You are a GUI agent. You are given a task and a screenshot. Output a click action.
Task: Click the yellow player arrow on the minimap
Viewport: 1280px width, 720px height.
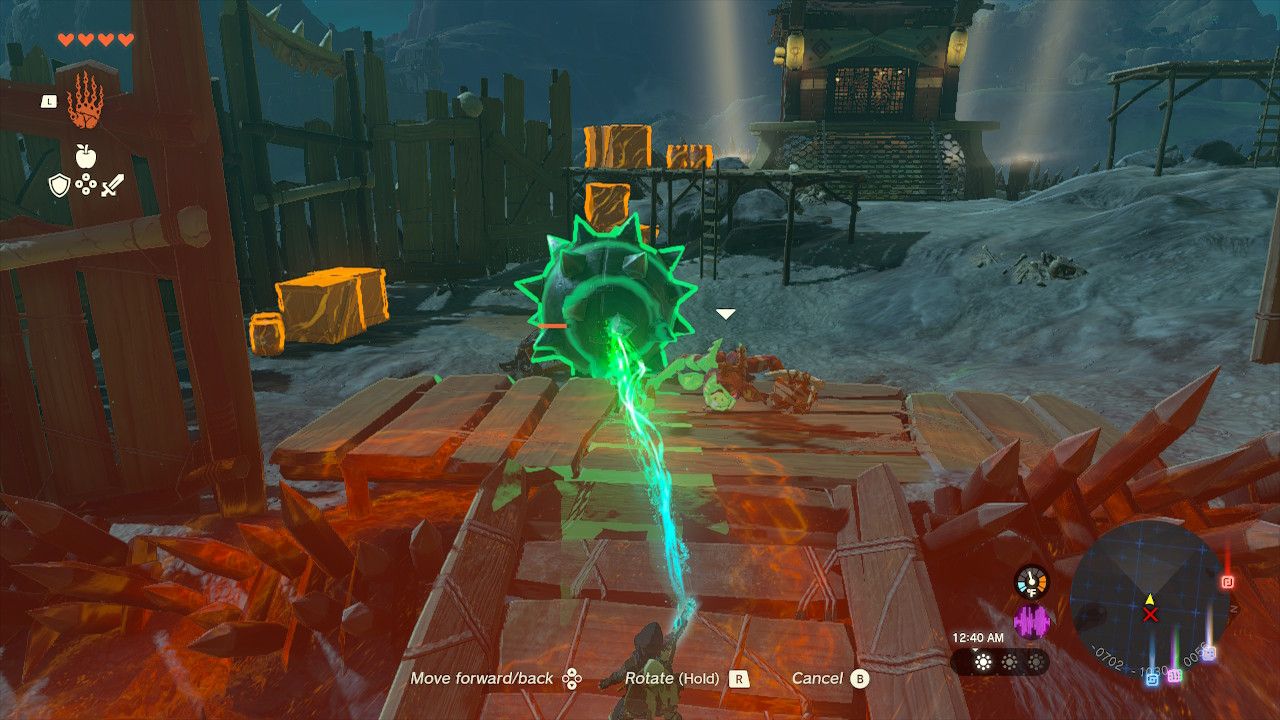click(1150, 601)
